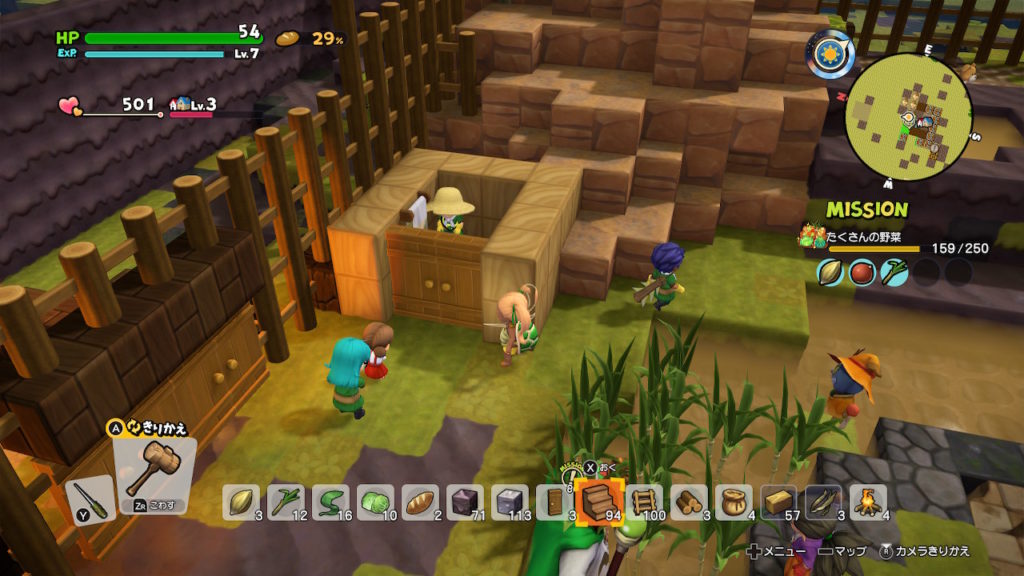Screen dimensions: 1024x576
Task: Pick the wood logs hotbar slot
Action: coord(690,501)
